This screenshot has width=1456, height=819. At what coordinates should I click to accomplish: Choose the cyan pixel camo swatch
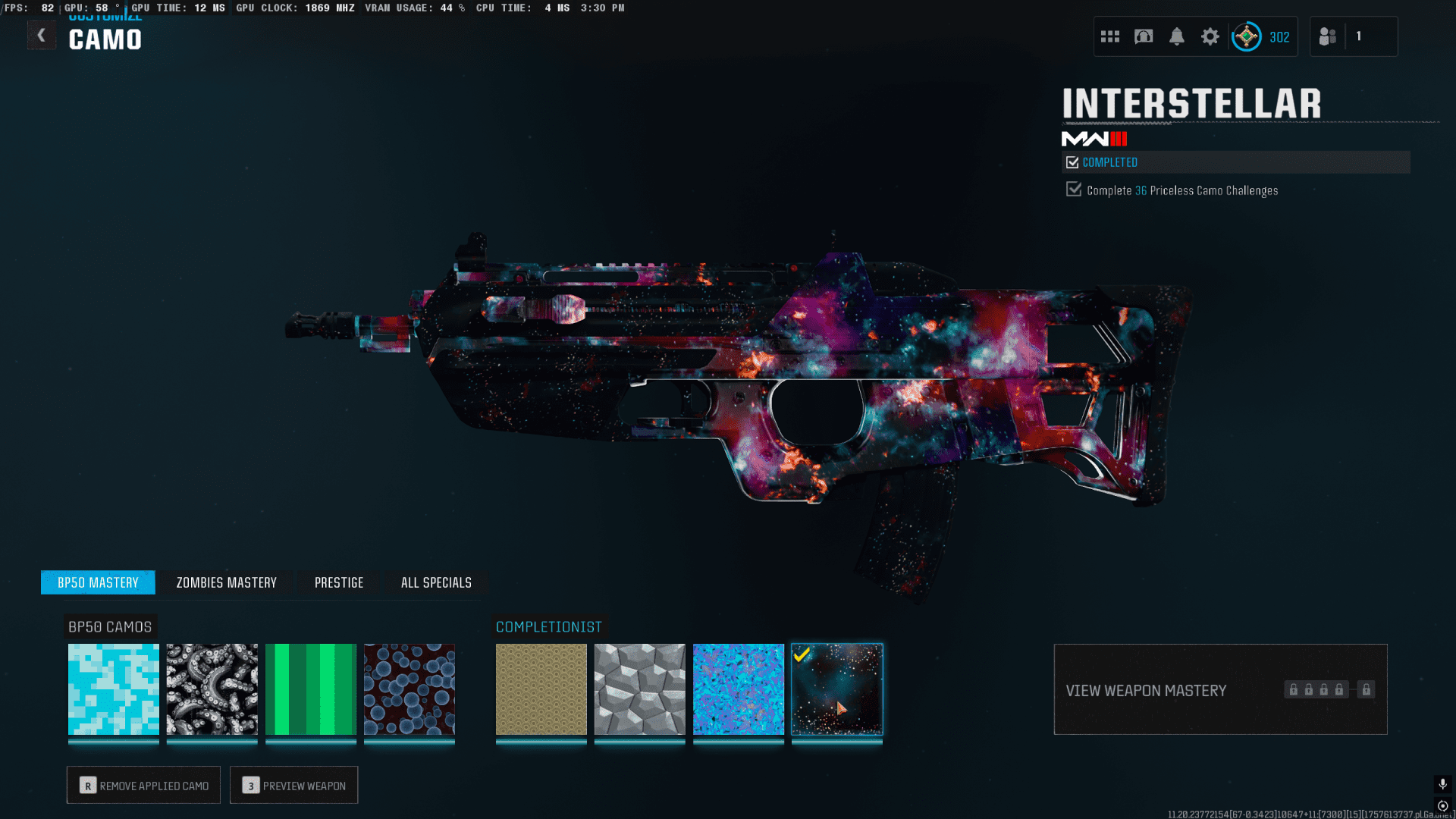pyautogui.click(x=114, y=689)
